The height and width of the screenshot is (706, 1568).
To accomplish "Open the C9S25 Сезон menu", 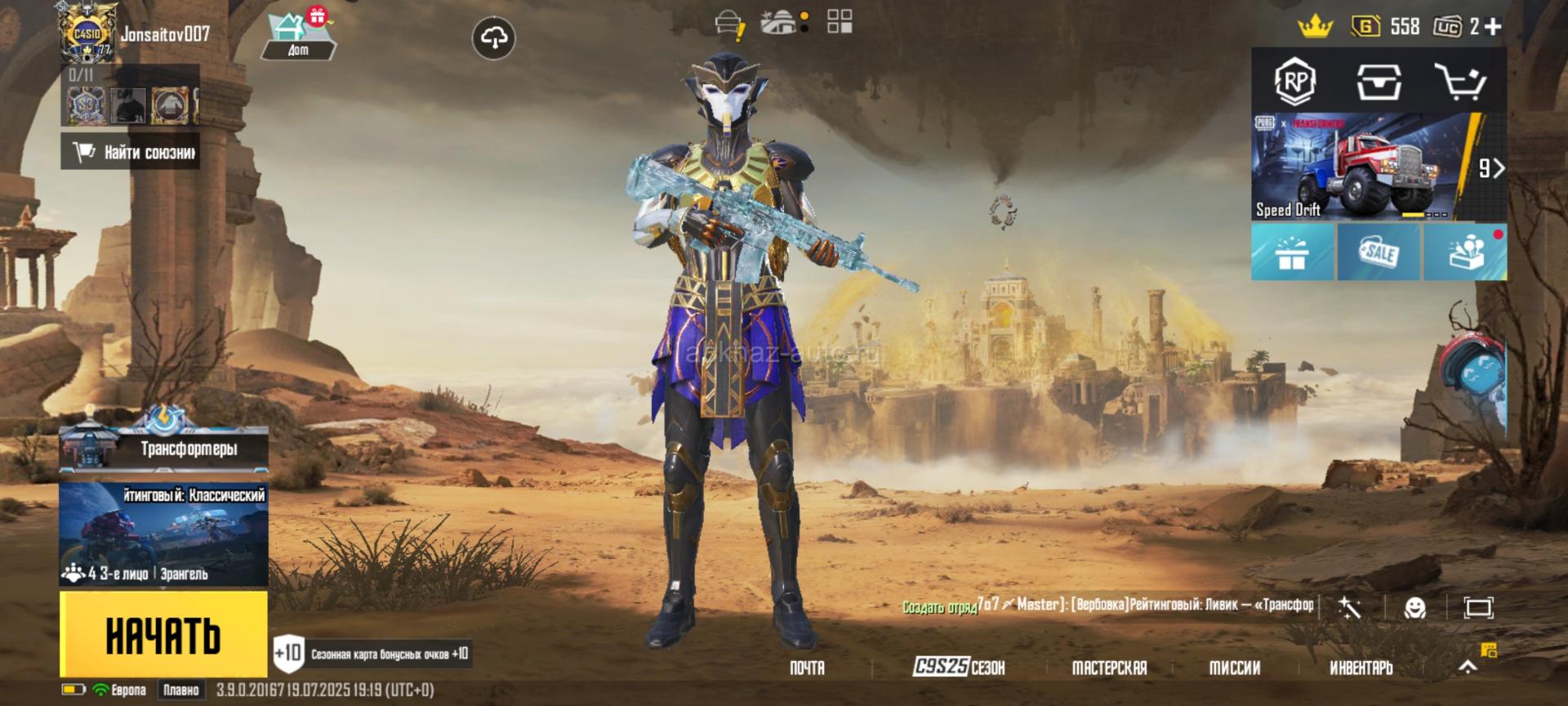I will click(x=959, y=668).
